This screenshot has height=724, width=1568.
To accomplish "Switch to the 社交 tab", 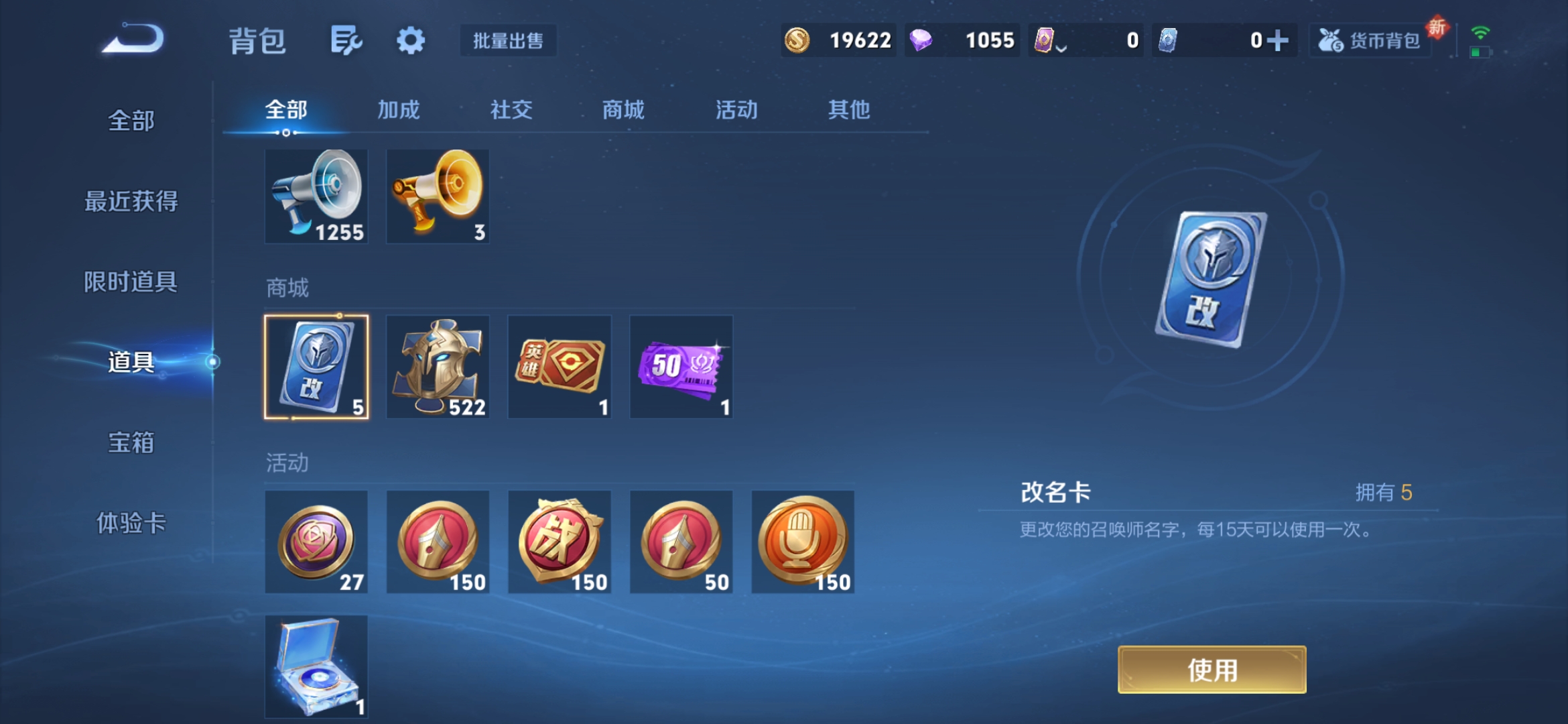I will (x=511, y=109).
